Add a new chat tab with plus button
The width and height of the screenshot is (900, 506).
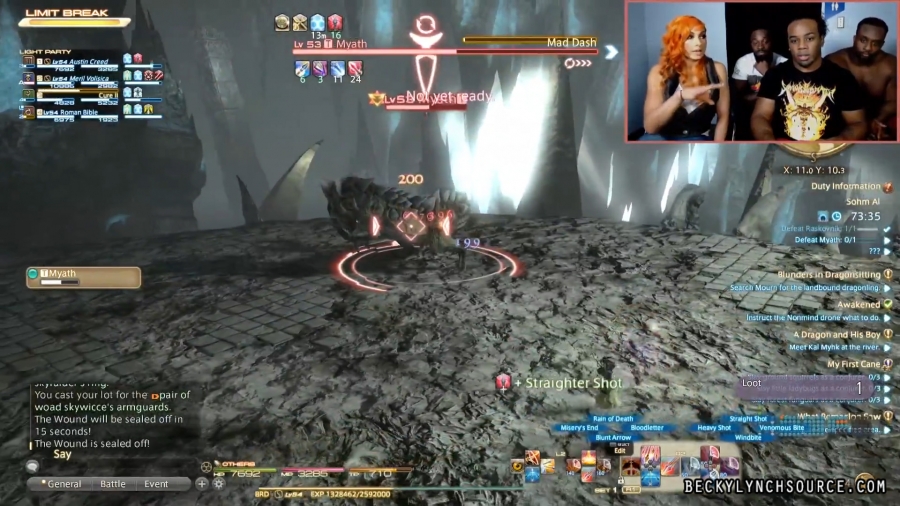click(x=202, y=484)
